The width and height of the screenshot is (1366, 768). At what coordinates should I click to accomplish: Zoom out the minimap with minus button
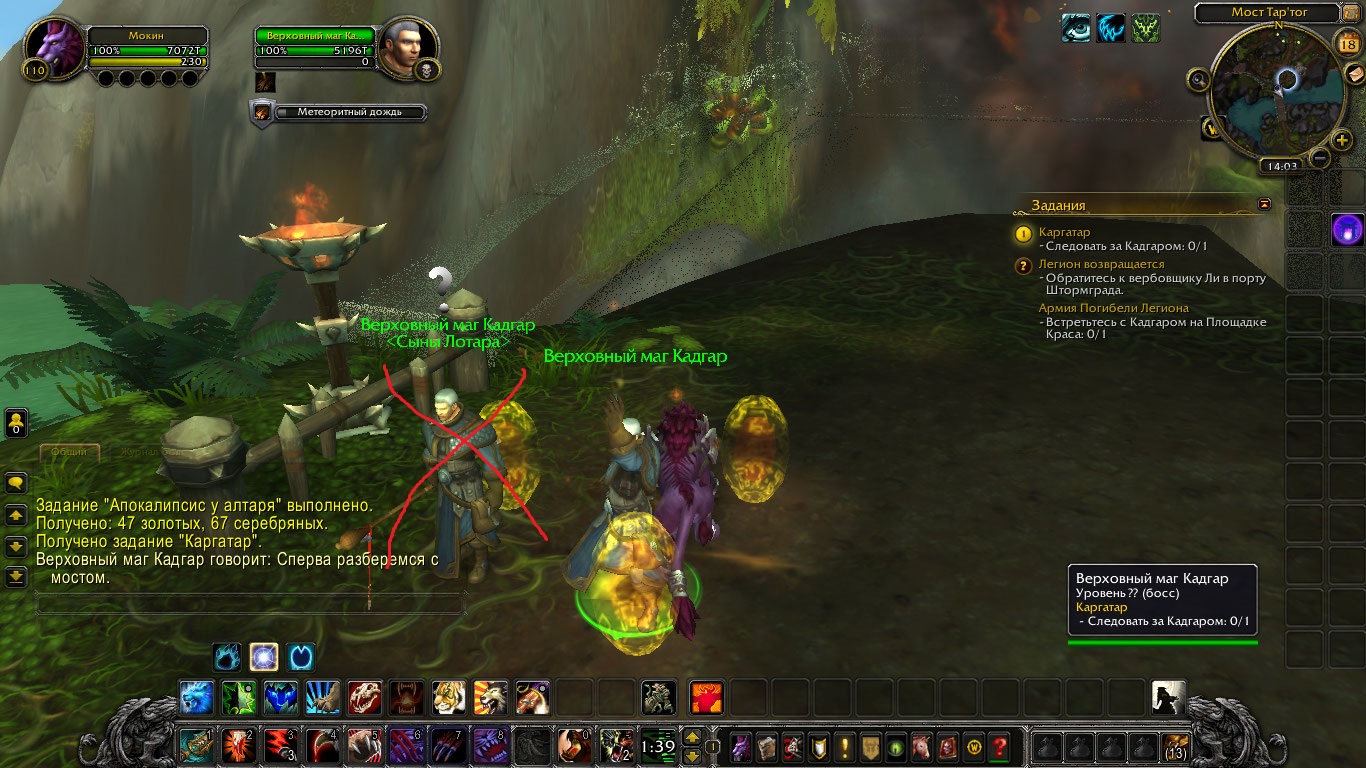pos(1320,157)
